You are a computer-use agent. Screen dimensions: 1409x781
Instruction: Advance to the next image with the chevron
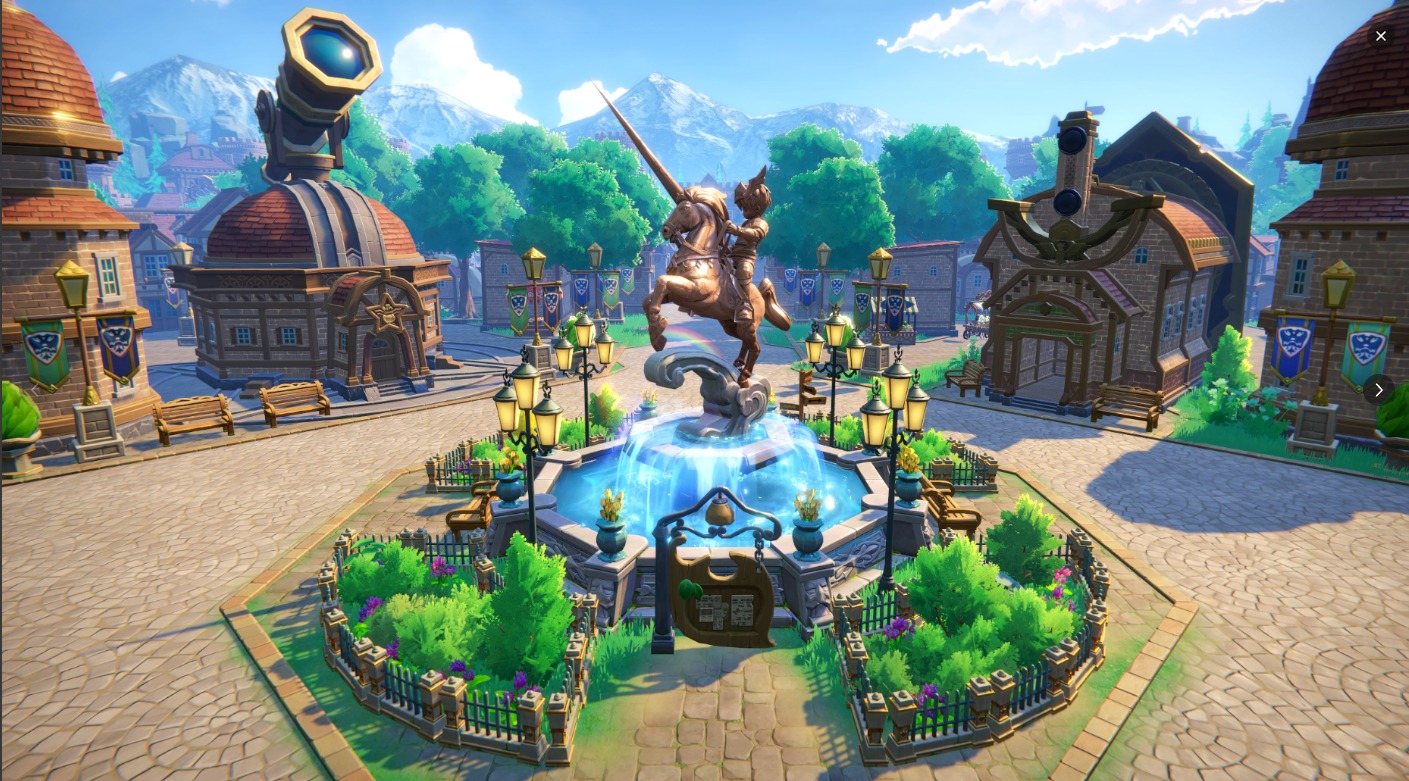pyautogui.click(x=1379, y=390)
